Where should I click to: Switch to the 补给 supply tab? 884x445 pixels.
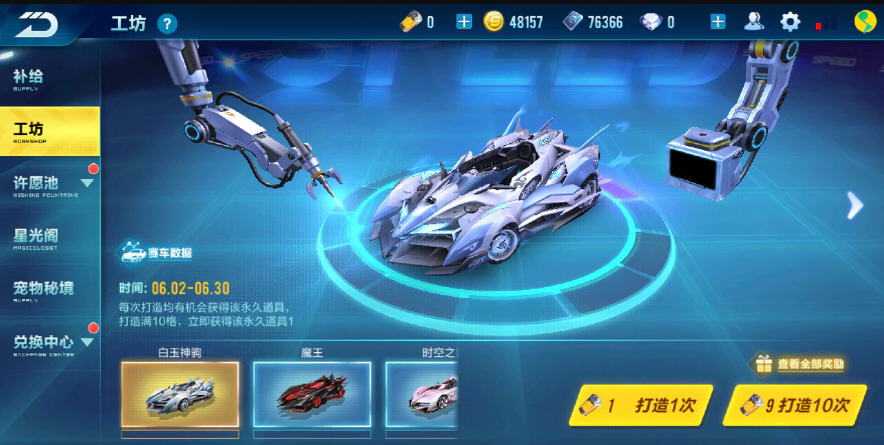tap(49, 78)
